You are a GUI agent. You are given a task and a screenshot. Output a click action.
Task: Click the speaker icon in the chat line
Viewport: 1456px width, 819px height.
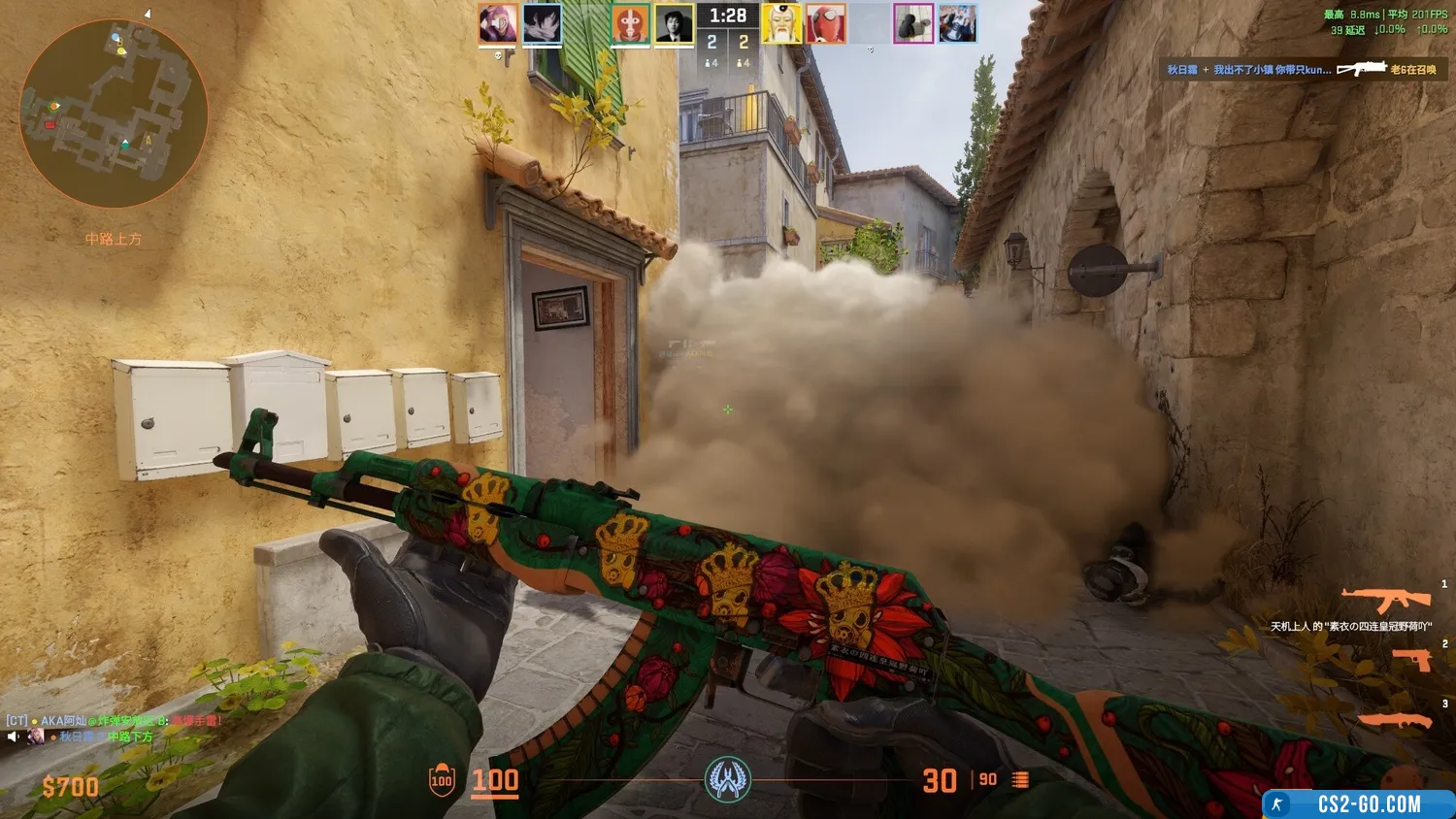[x=13, y=737]
